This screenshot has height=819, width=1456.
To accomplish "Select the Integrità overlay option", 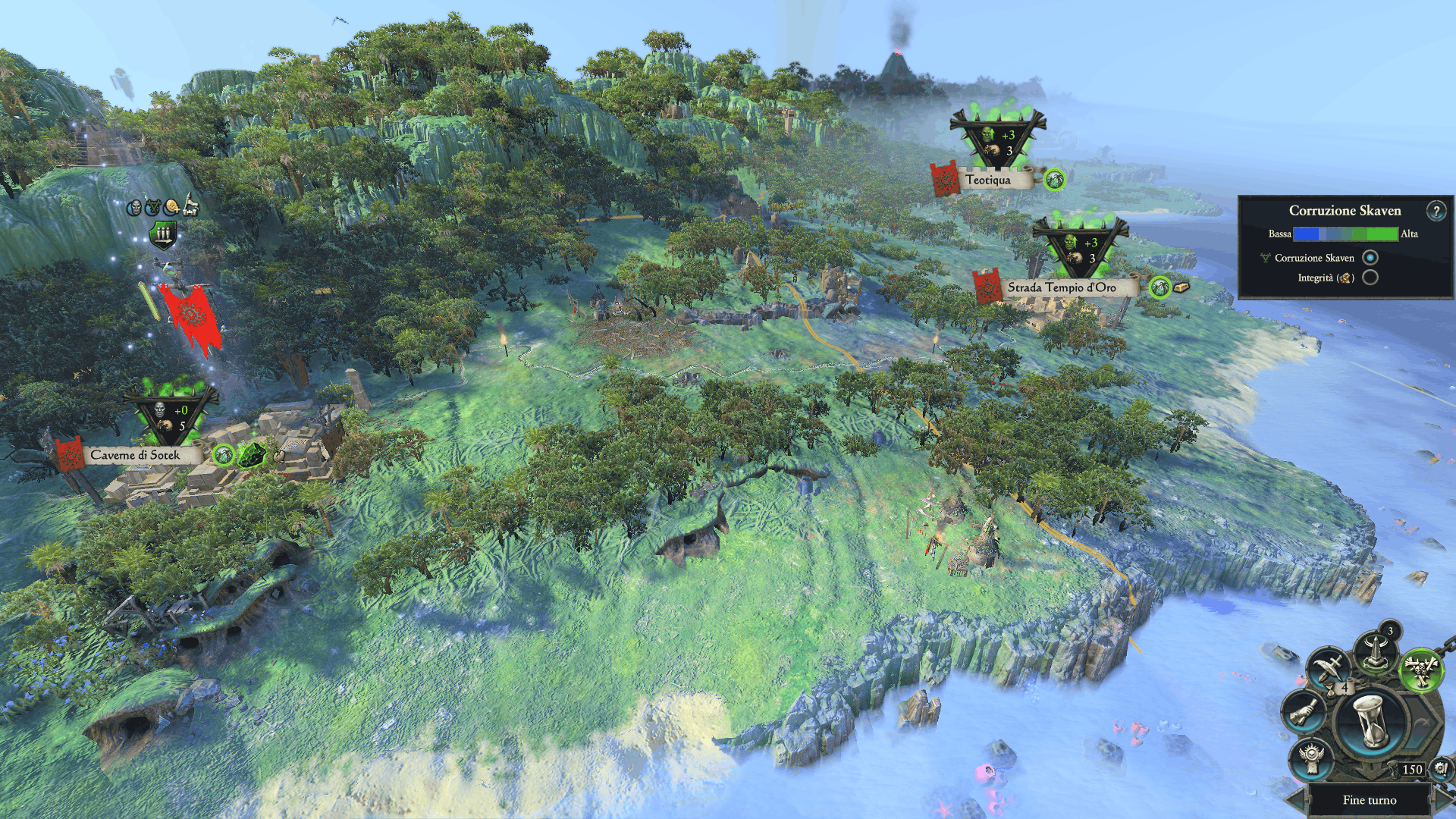I will click(x=1370, y=278).
